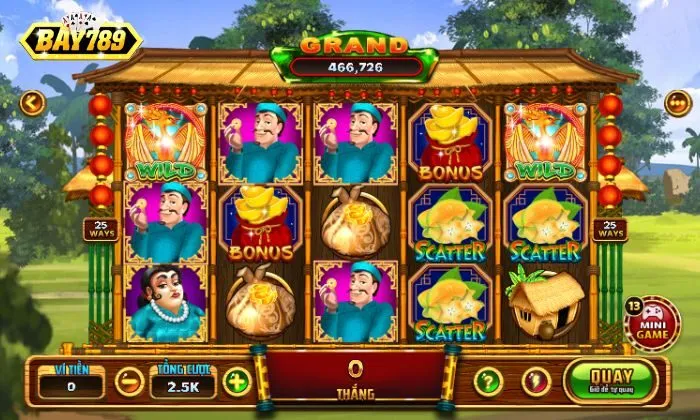Toggle the lightning bolt turbo button
Screen dimensions: 700x420
pyautogui.click(x=535, y=381)
